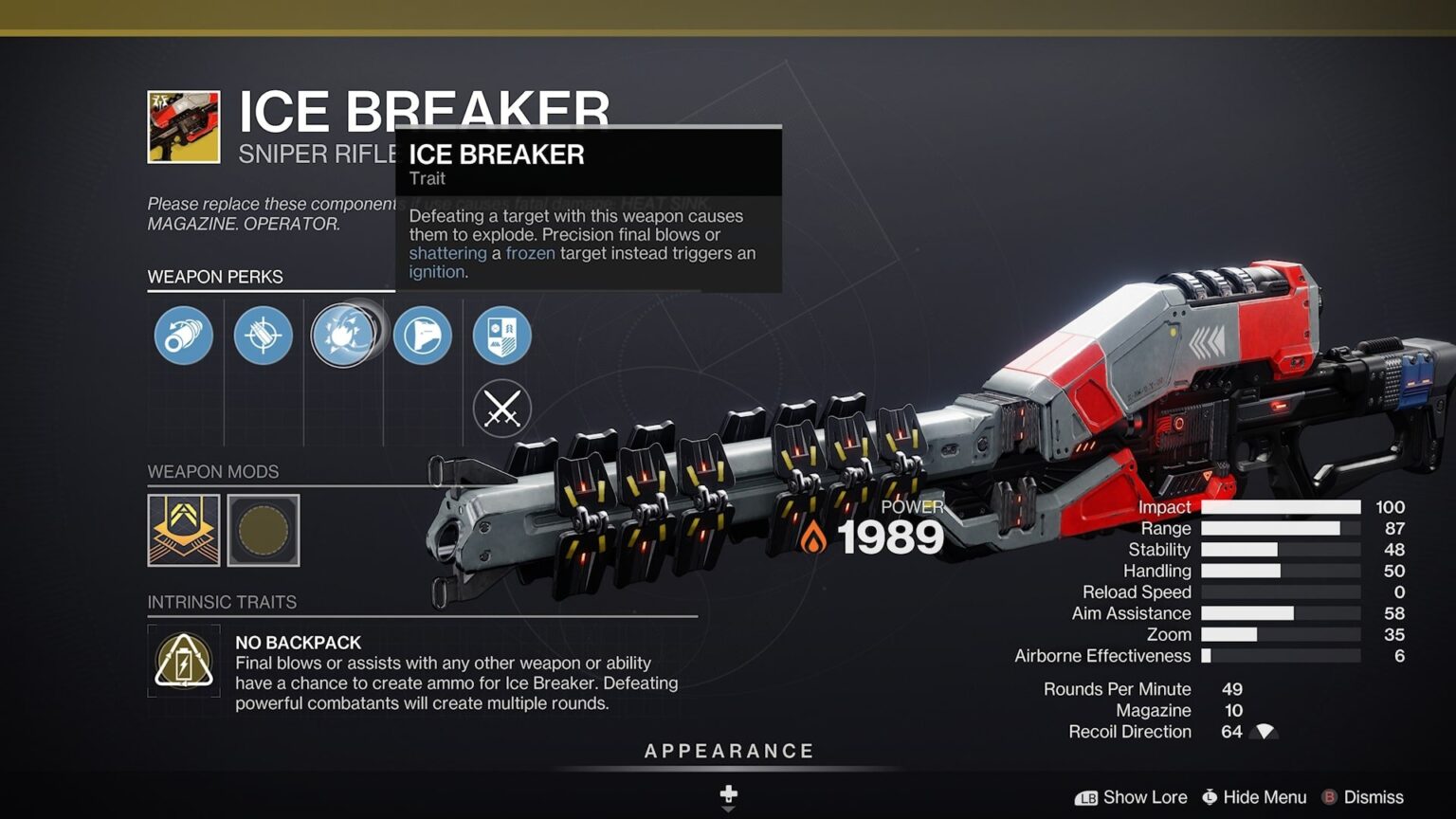Click the Recoil Direction indicator arrow
1456x819 pixels.
[x=1264, y=732]
